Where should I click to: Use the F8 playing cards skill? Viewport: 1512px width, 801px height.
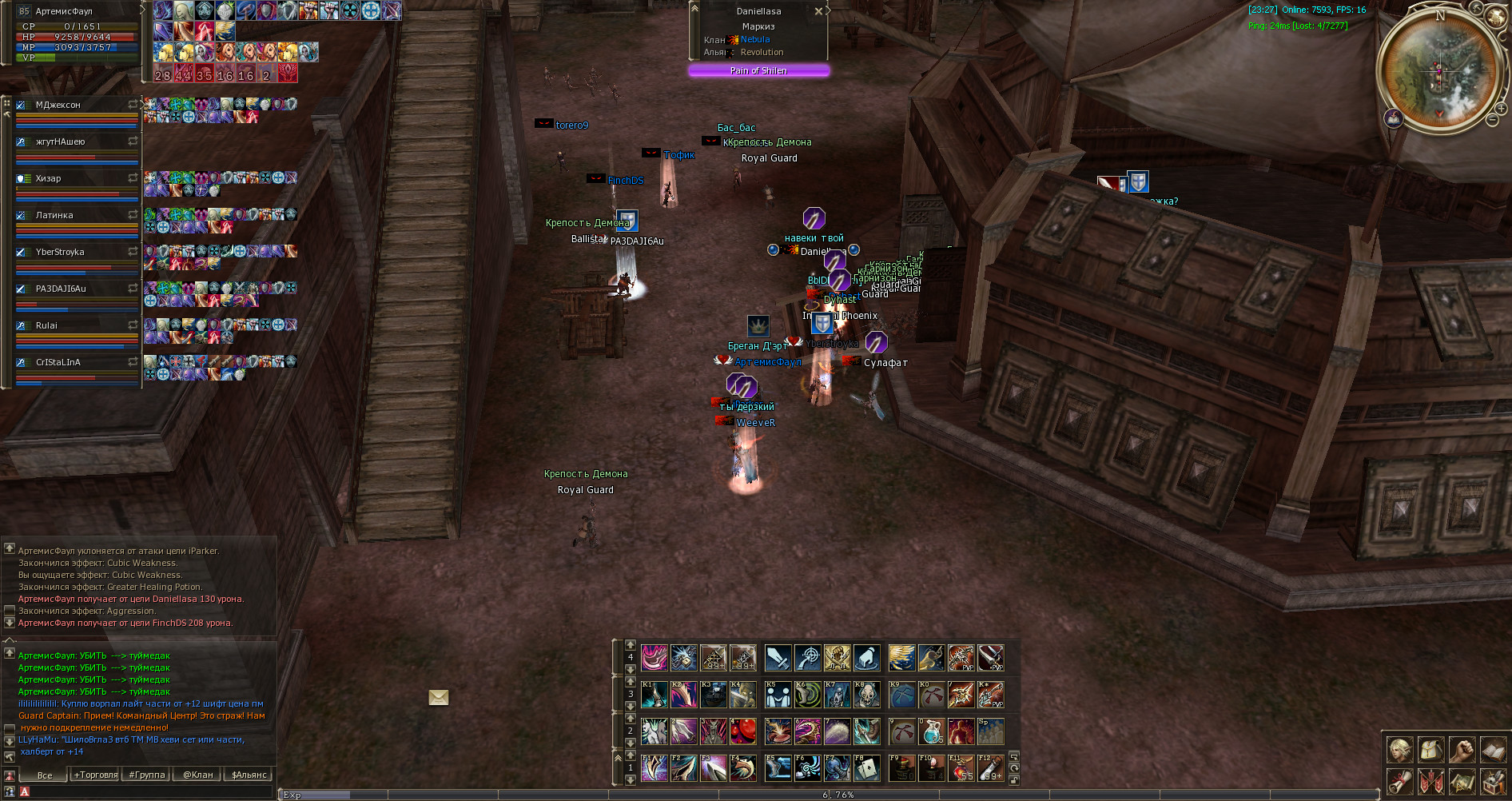(x=867, y=767)
